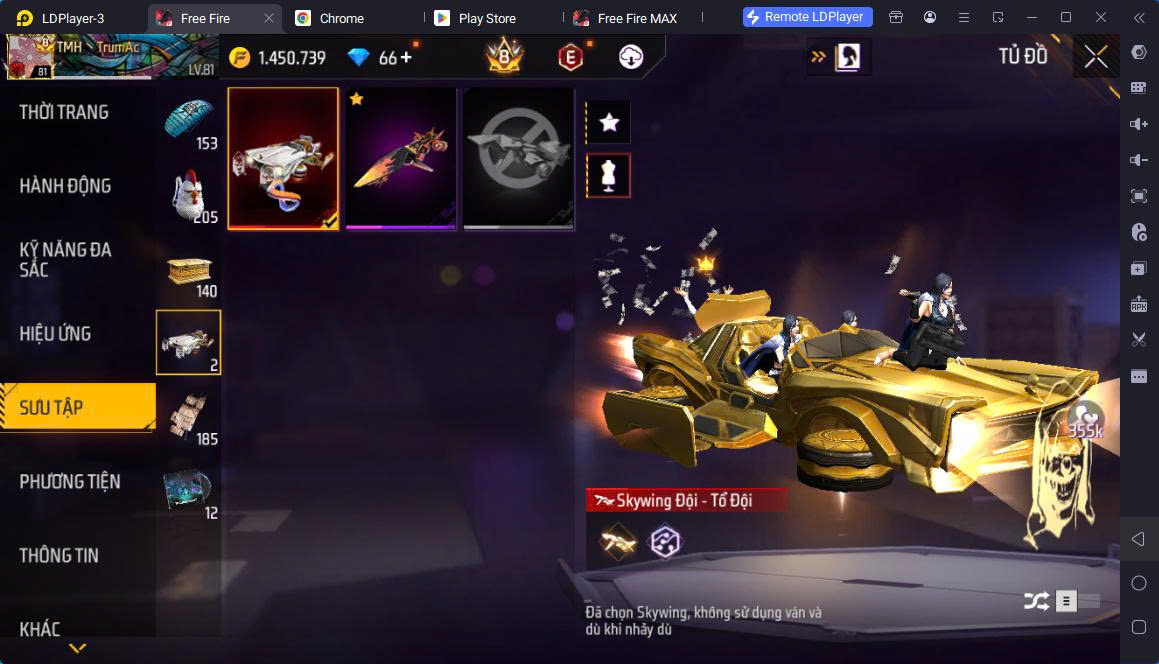
Task: Select the no-Skywing empty option
Action: click(519, 159)
